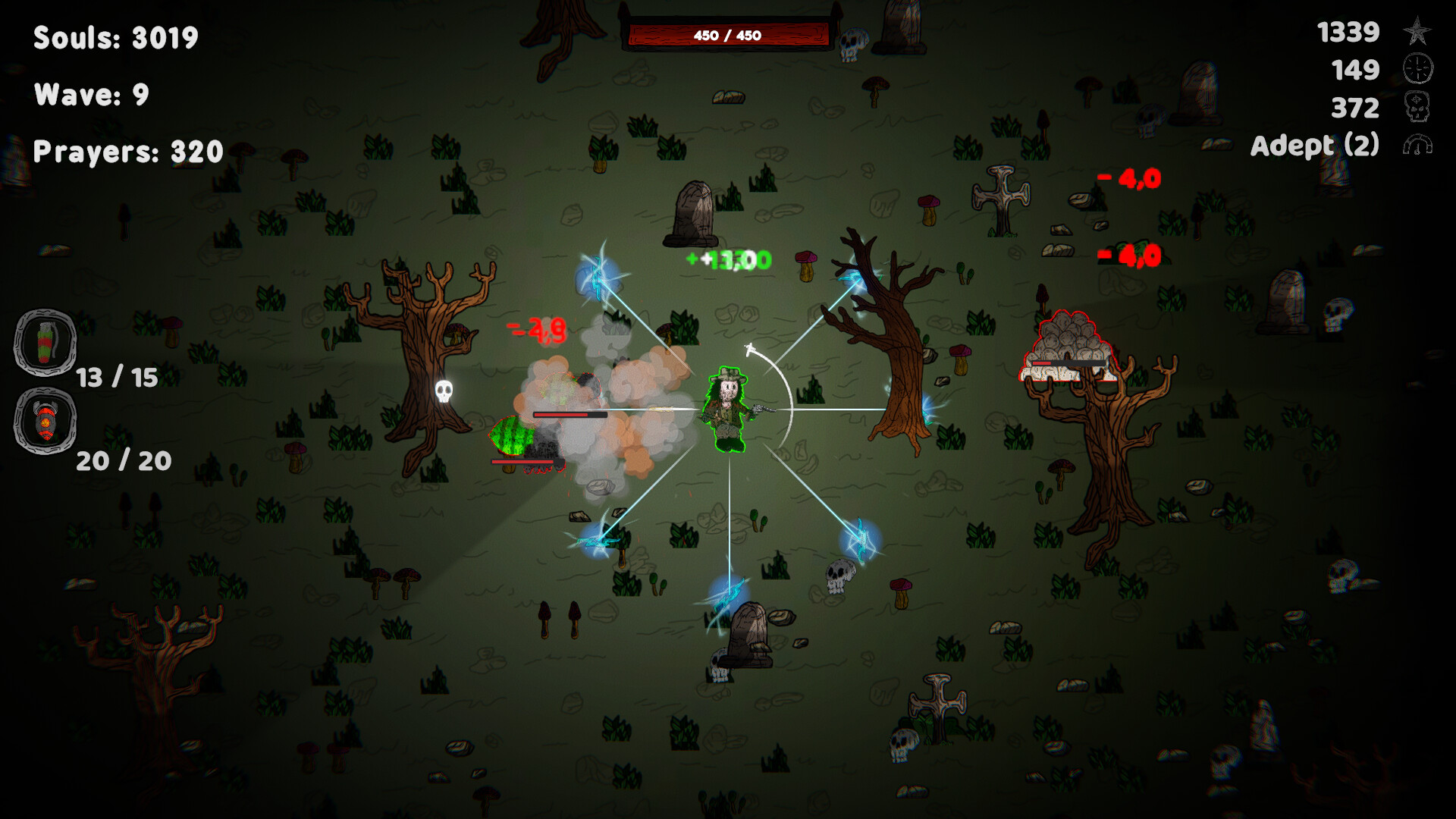Click the glowing white skull pickup
Screen dimensions: 1456x819
[x=444, y=391]
